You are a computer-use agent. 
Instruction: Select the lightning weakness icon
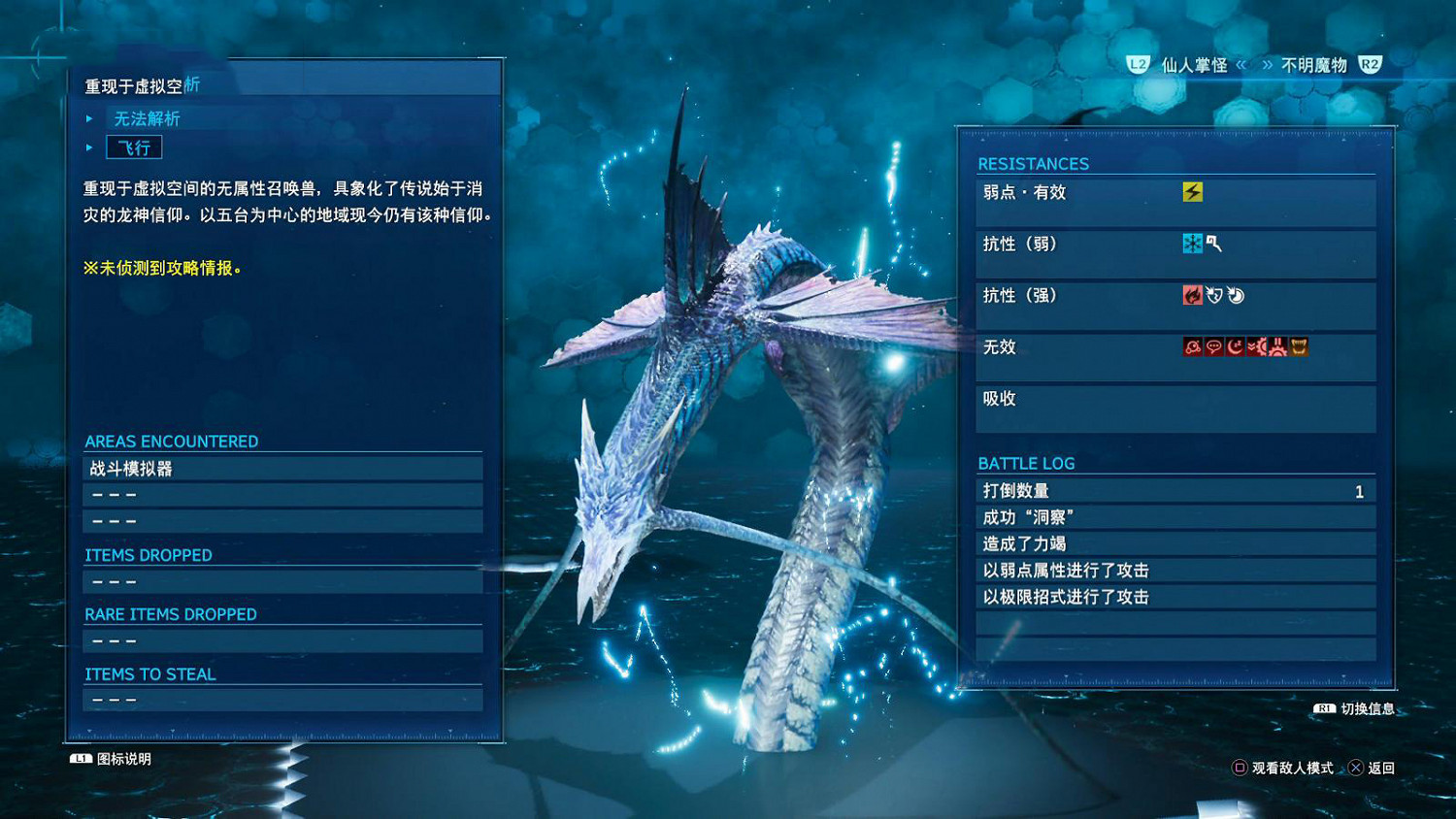[1193, 191]
